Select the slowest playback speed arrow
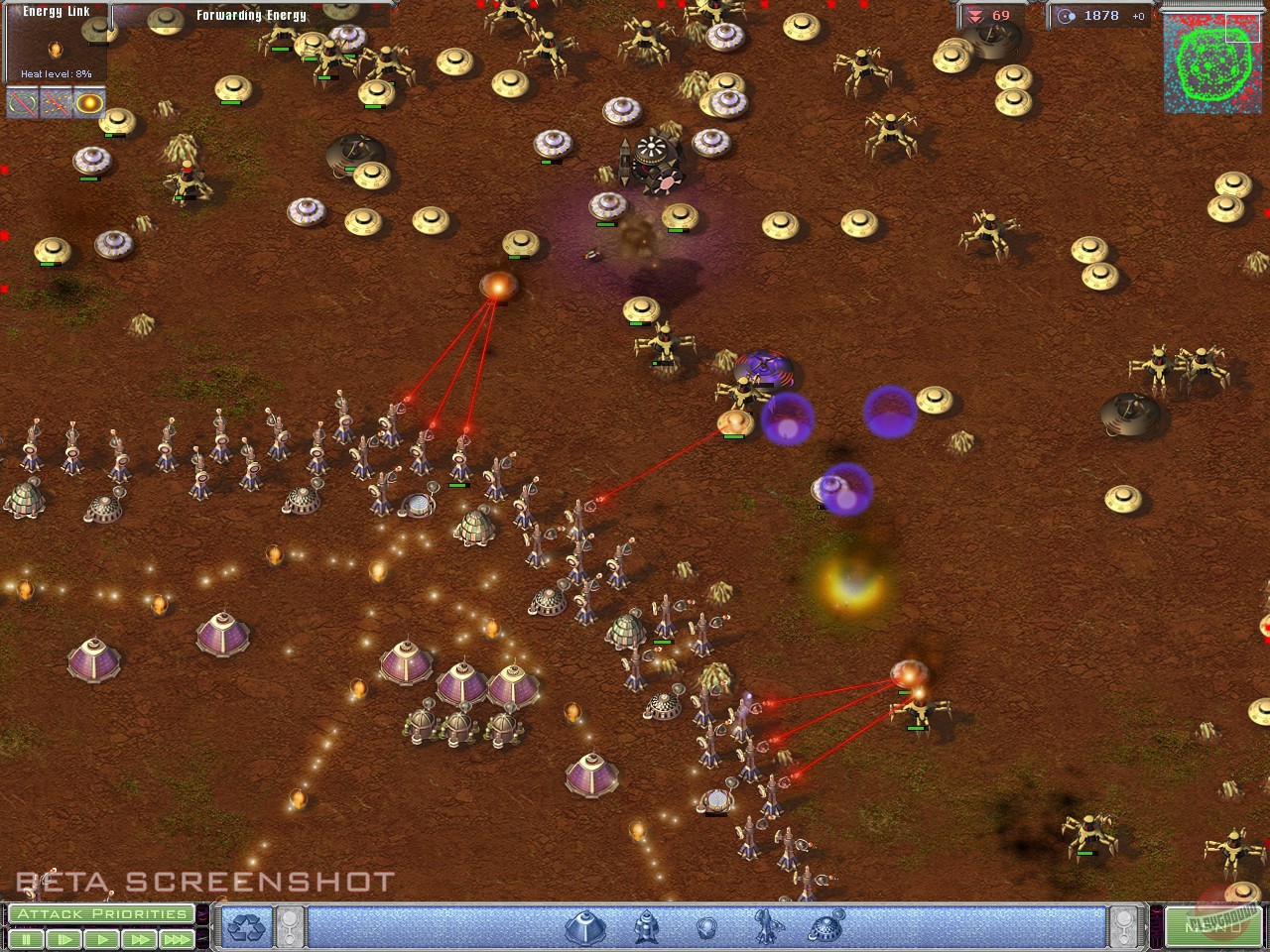This screenshot has width=1270, height=952. [63, 938]
